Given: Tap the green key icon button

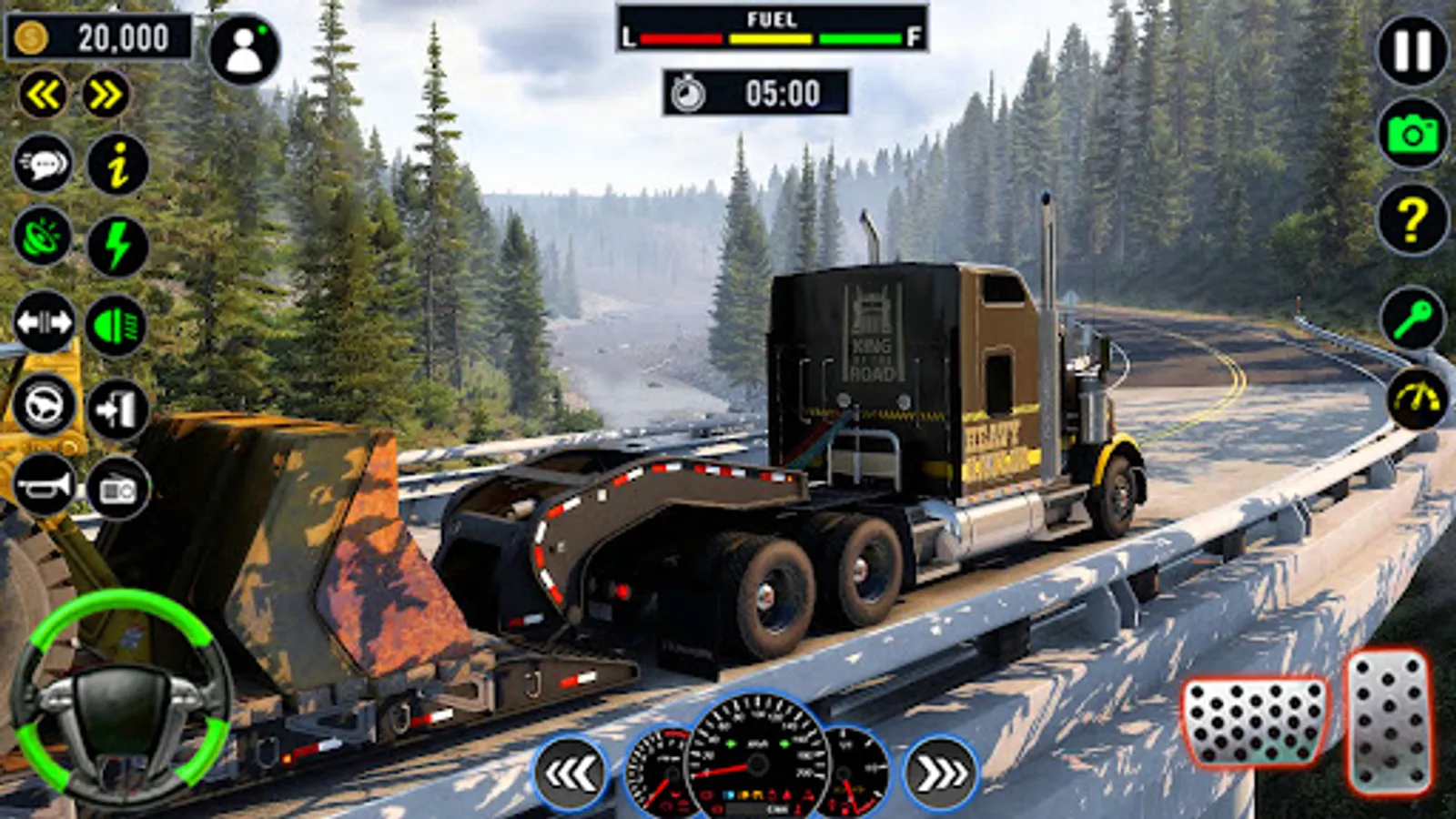Looking at the screenshot, I should point(1412,319).
